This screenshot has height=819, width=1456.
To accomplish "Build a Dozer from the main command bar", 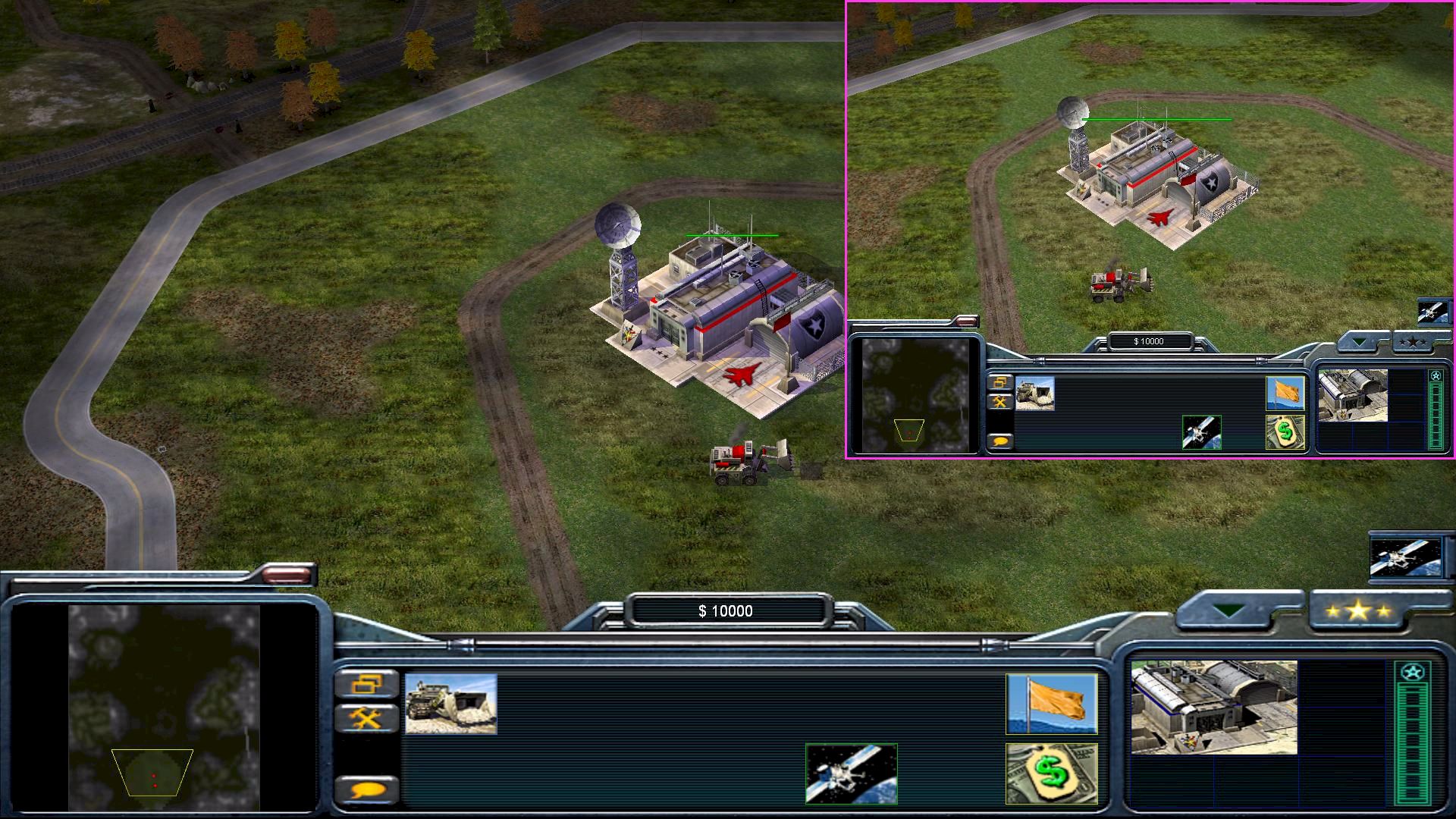I will (450, 704).
